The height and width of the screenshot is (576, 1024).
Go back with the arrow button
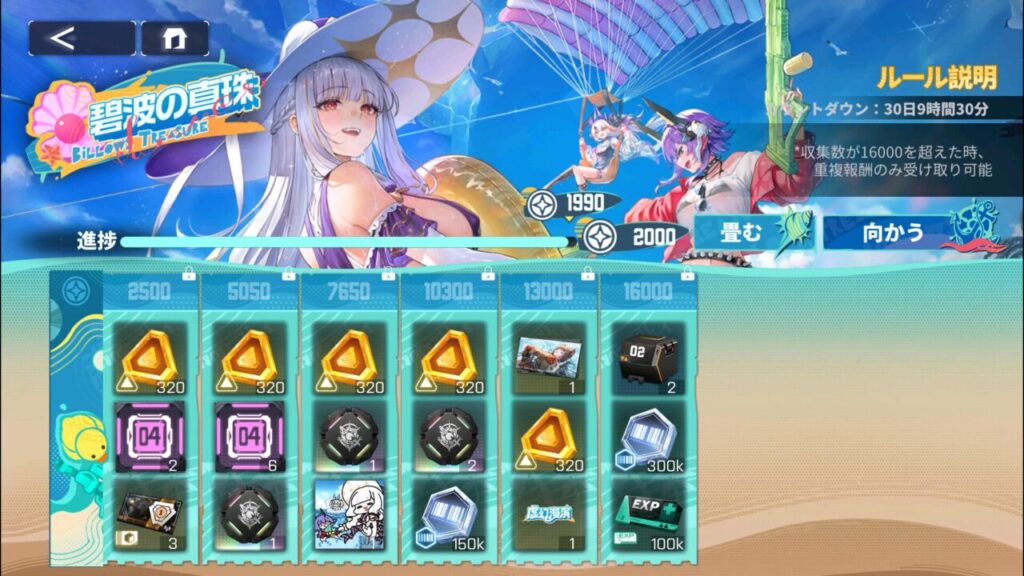click(81, 38)
